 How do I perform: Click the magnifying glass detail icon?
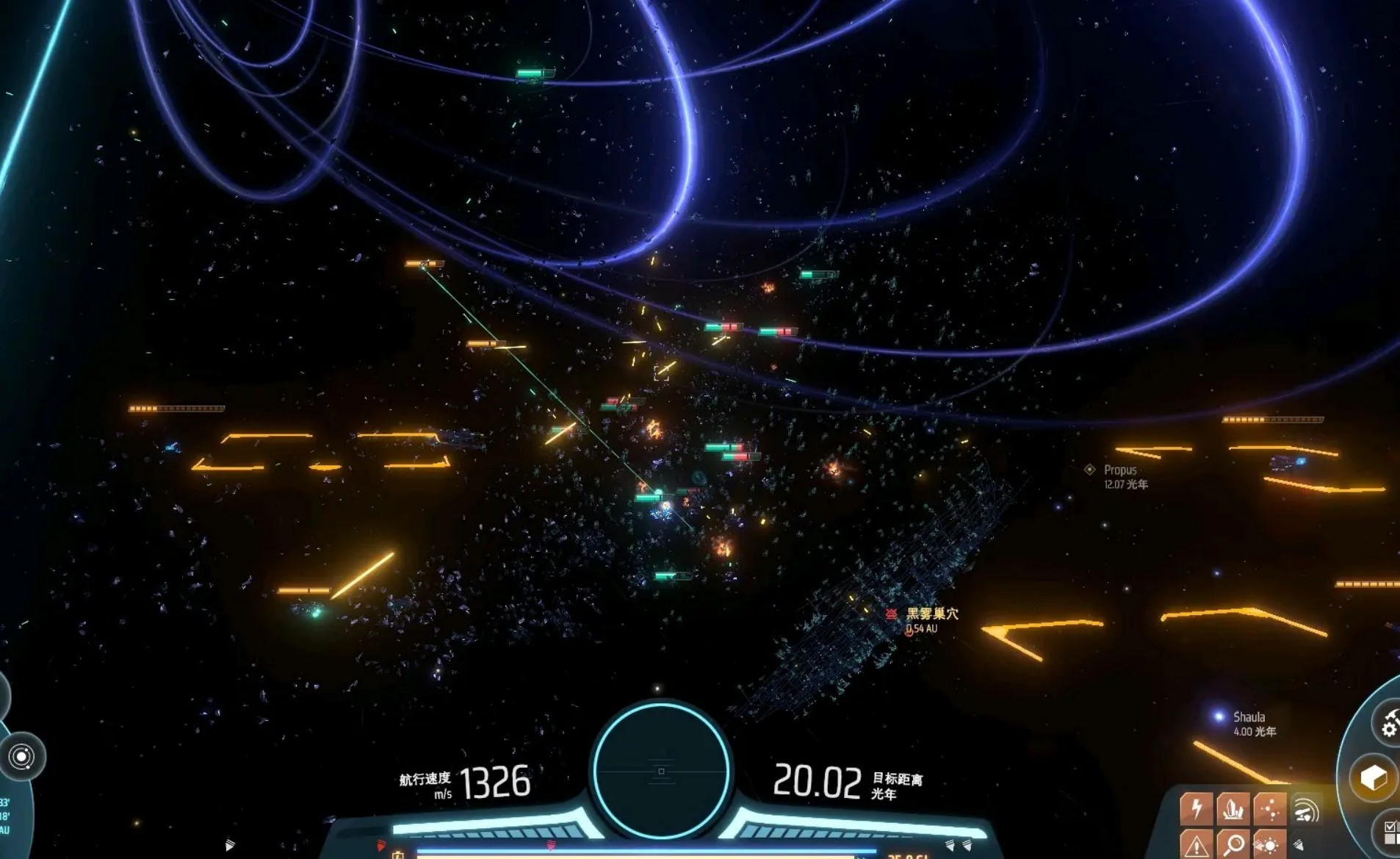1233,845
